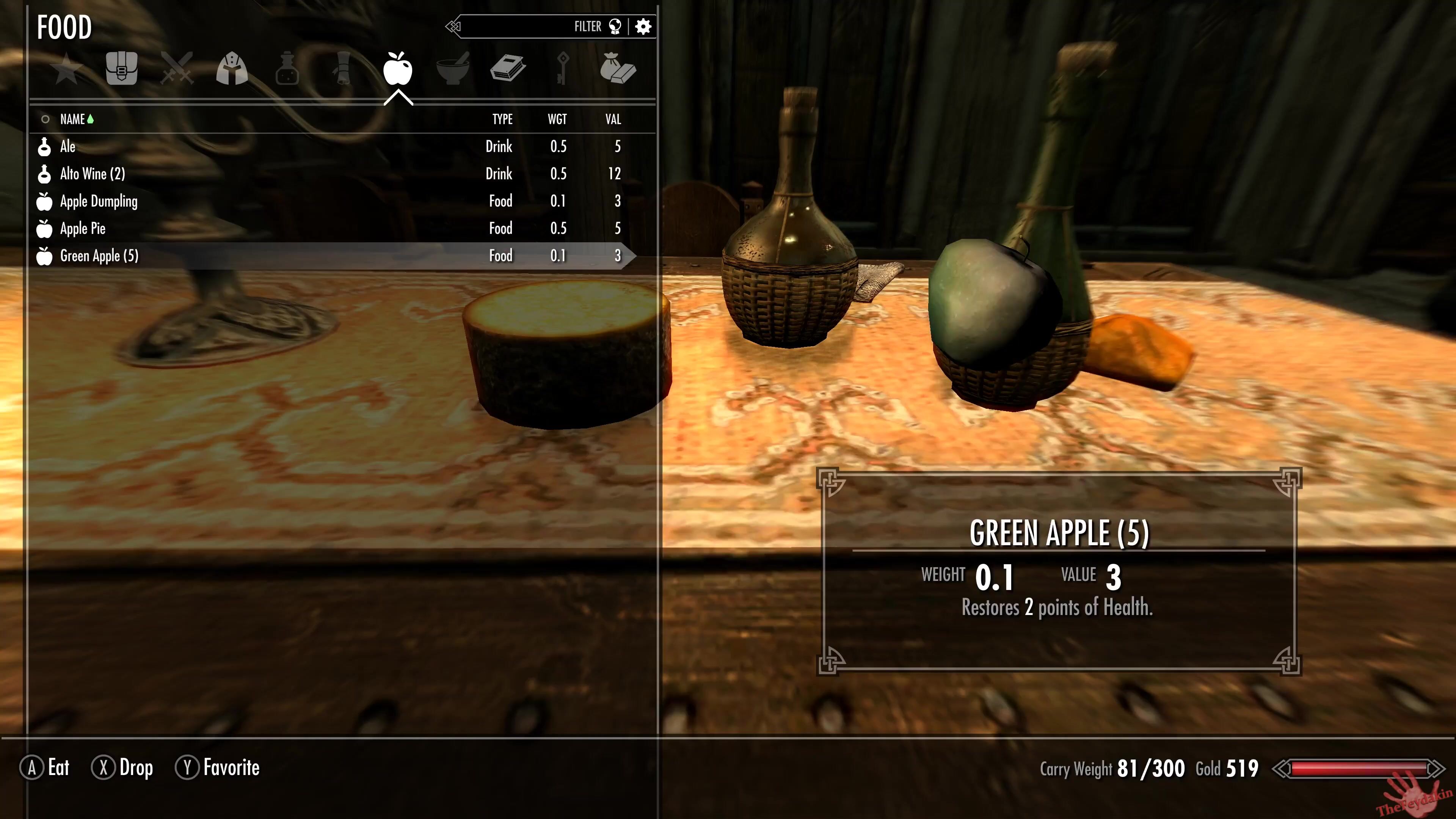Show the Potions bottle tab
This screenshot has width=1456, height=819.
point(287,69)
